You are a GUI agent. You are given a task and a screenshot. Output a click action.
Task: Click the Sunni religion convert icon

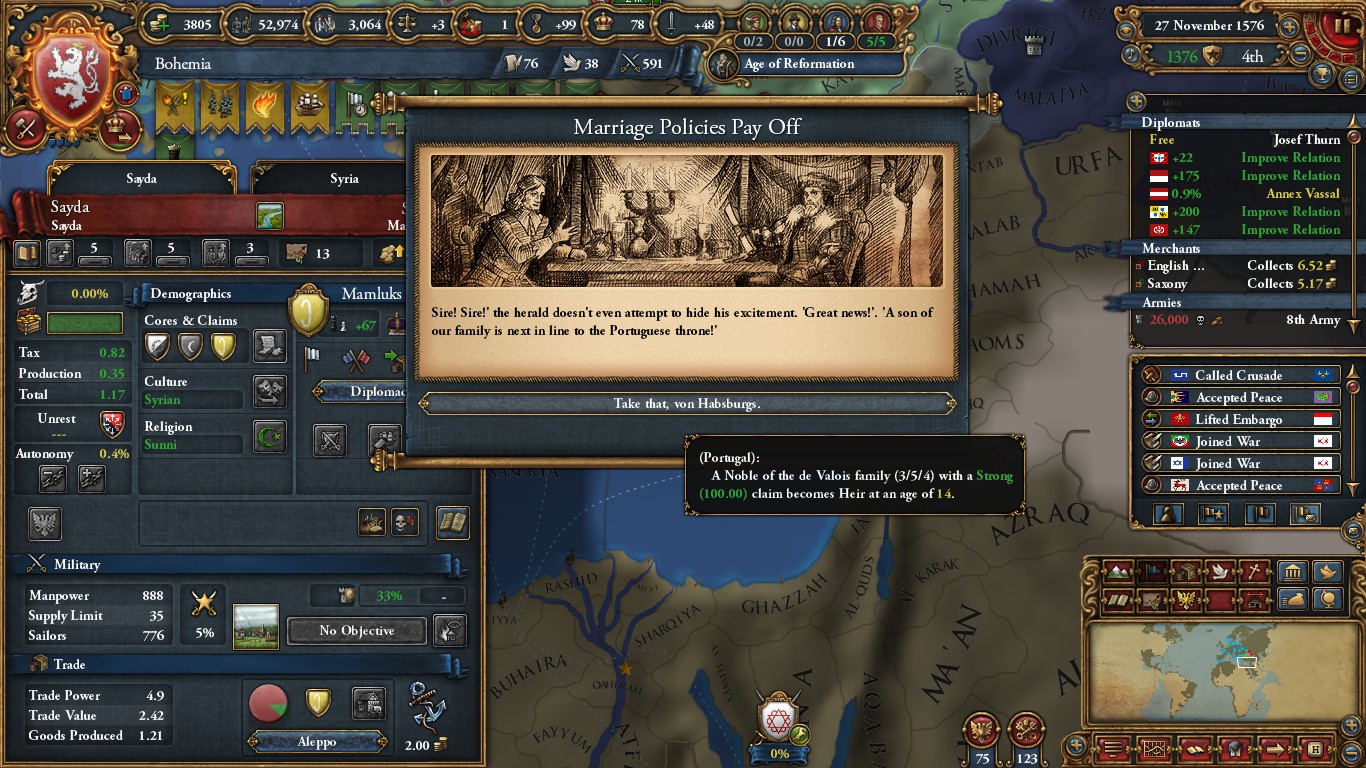pos(270,436)
